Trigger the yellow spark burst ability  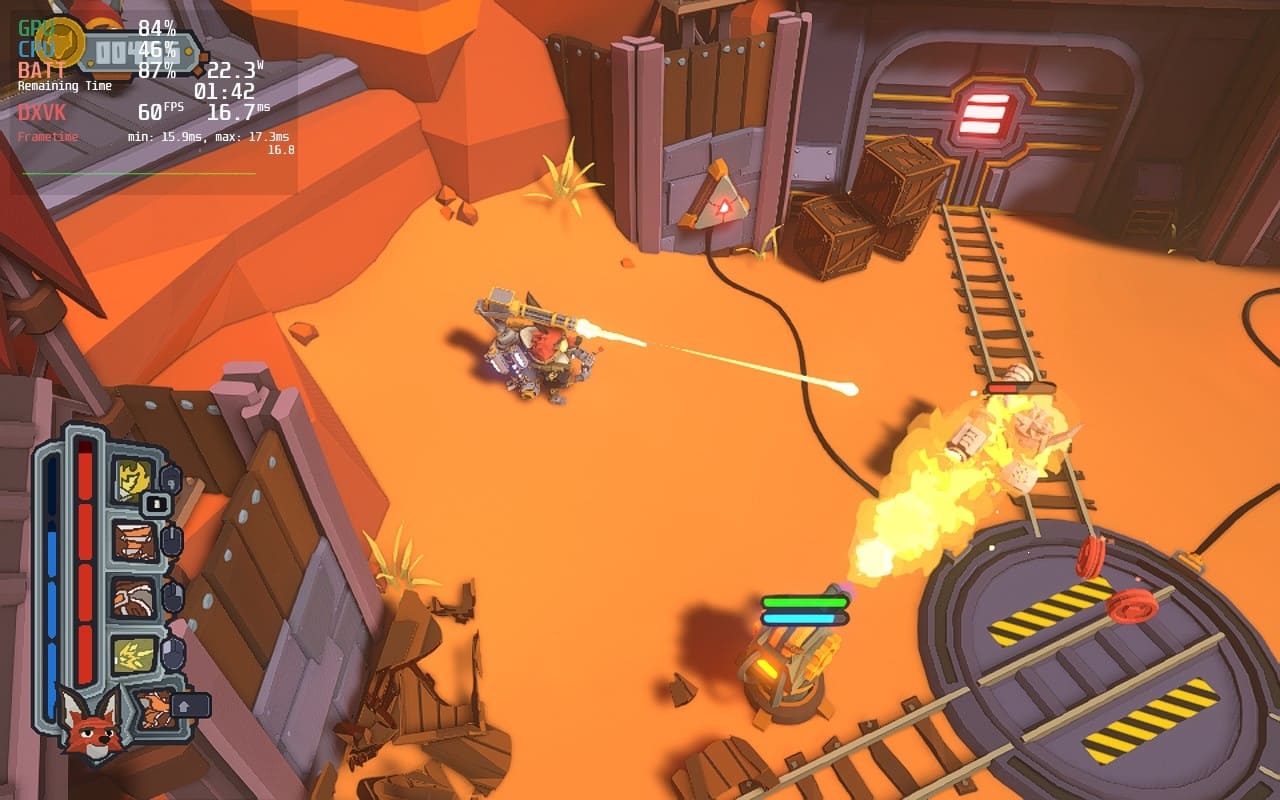(133, 654)
